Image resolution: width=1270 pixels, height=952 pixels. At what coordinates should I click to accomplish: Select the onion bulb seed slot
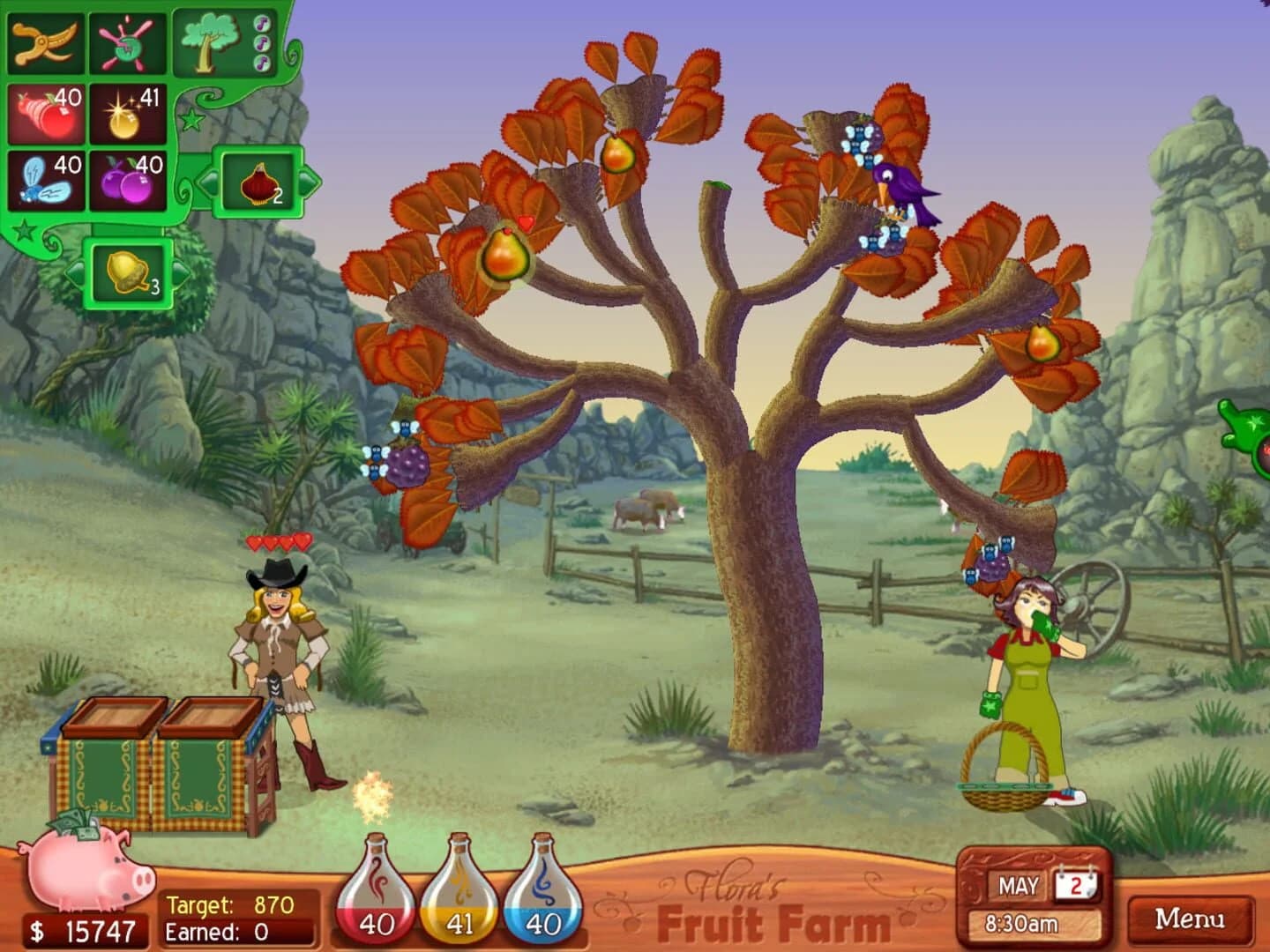pyautogui.click(x=258, y=182)
